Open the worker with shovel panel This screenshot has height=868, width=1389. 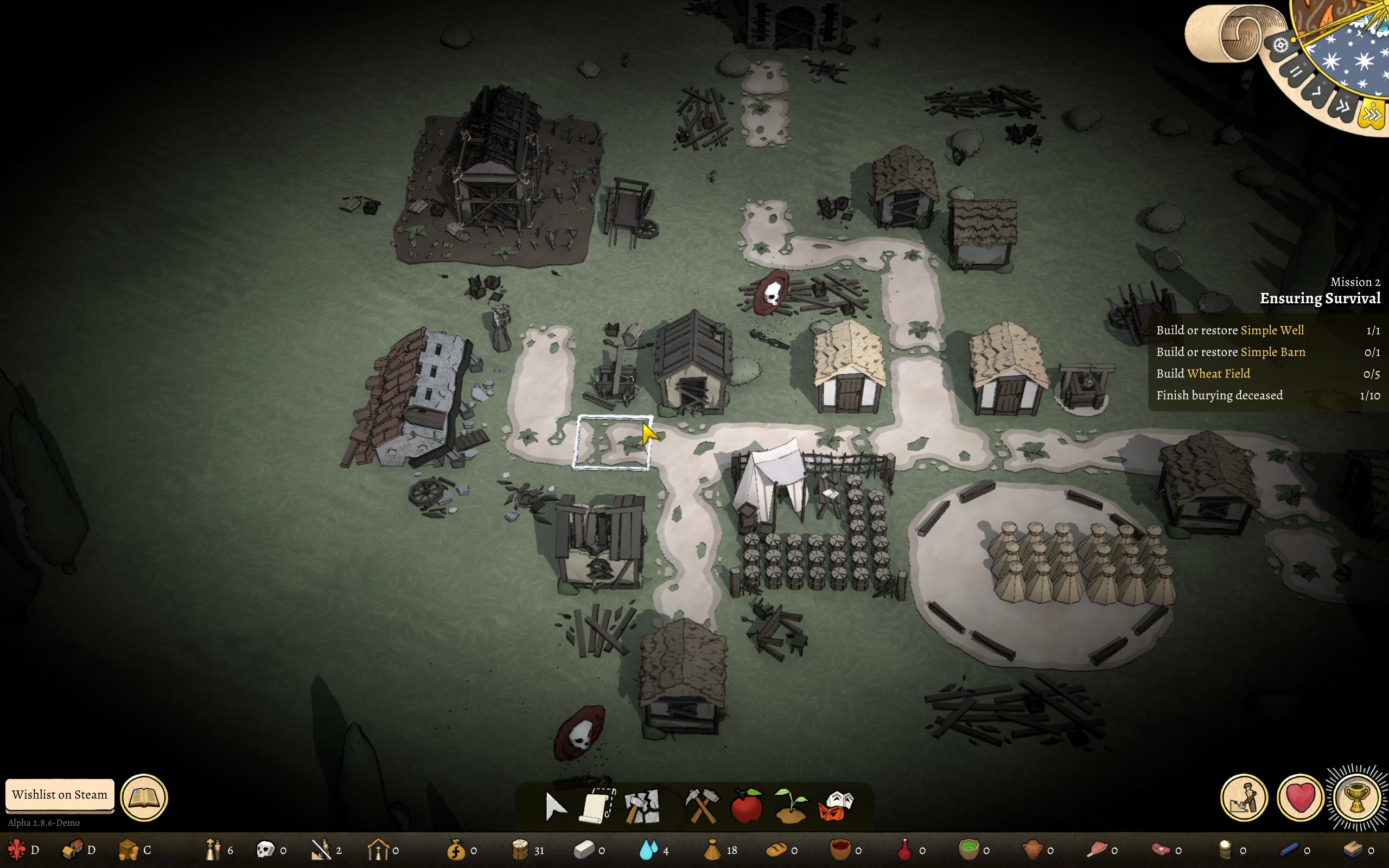(1244, 797)
